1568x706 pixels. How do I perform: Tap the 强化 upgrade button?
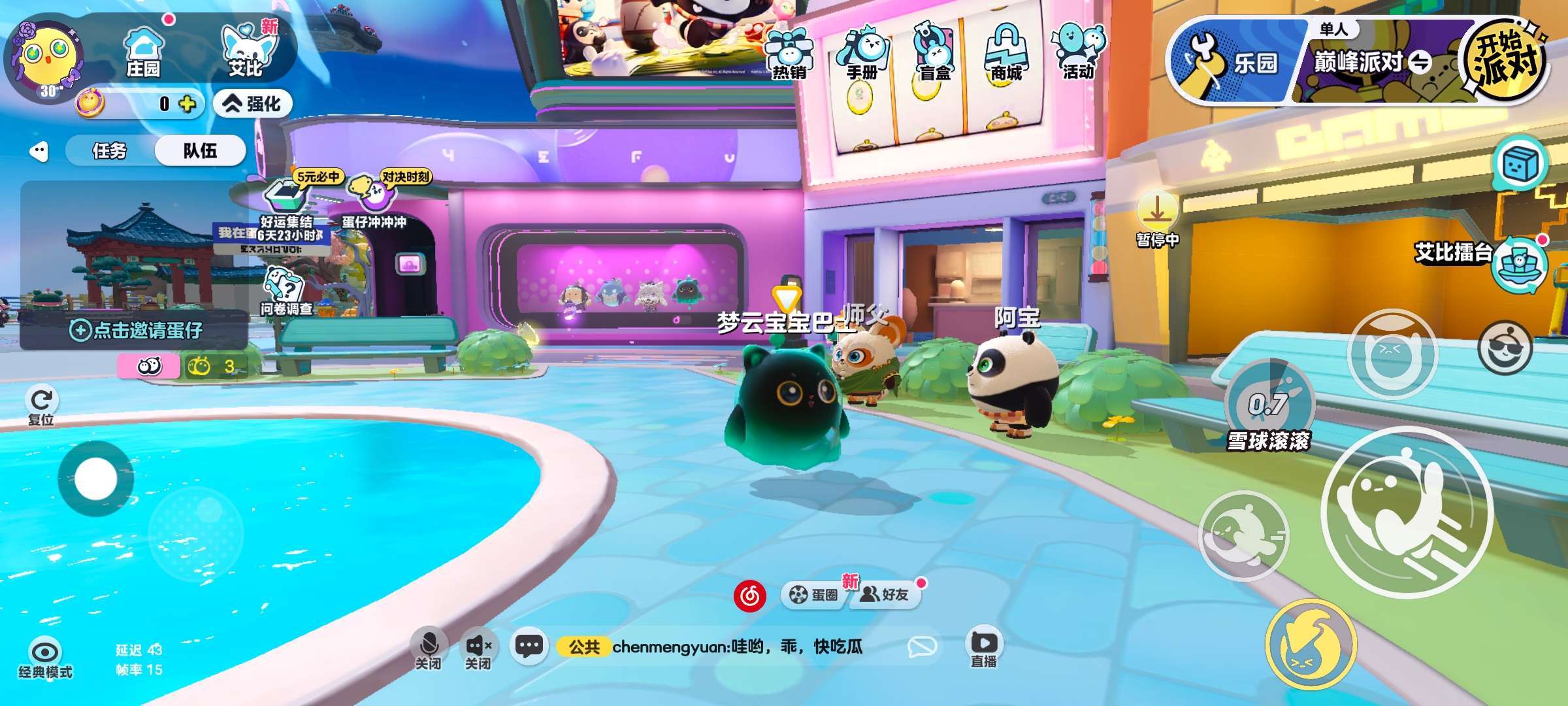[x=253, y=103]
